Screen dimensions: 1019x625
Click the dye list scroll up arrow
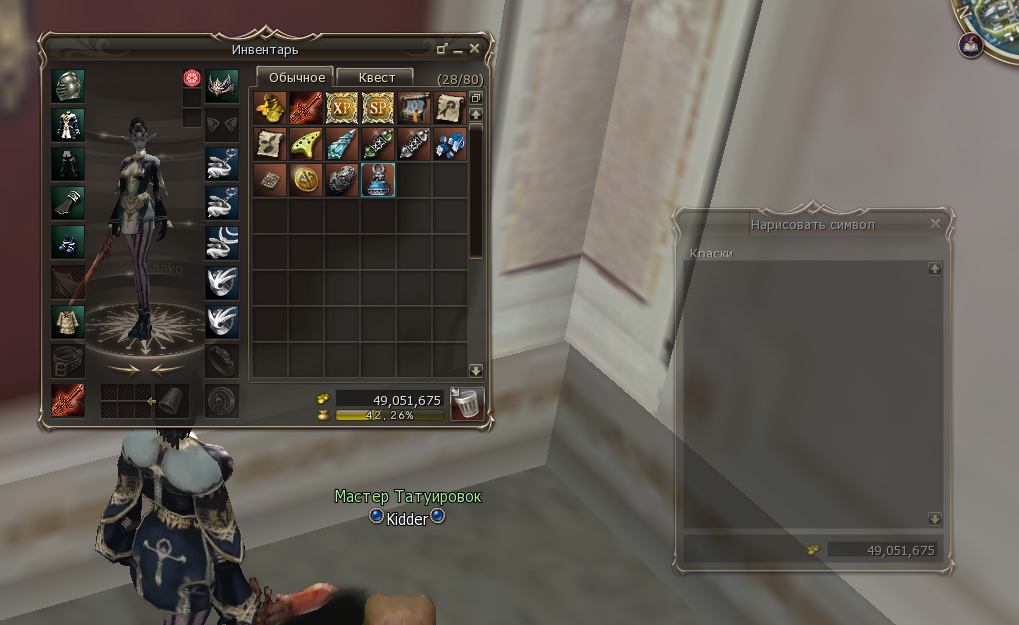tap(935, 268)
